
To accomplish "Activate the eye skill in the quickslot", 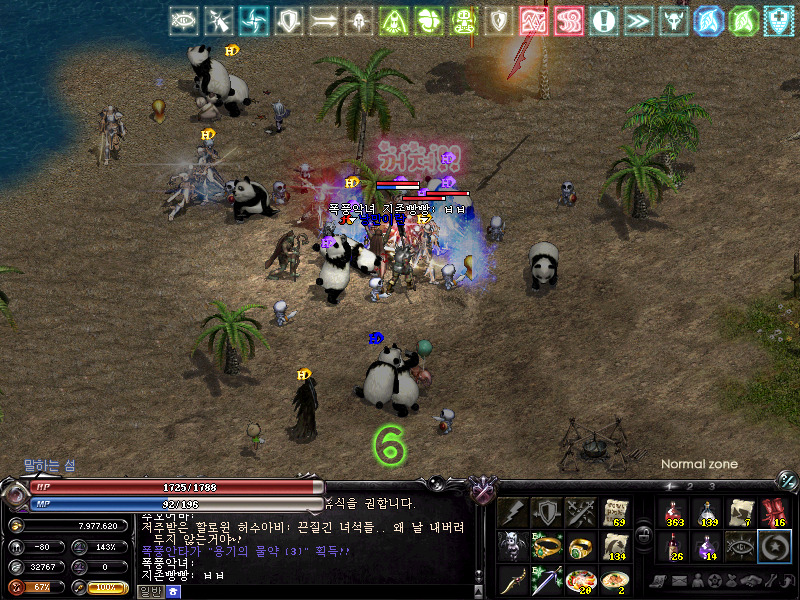I will [x=741, y=546].
